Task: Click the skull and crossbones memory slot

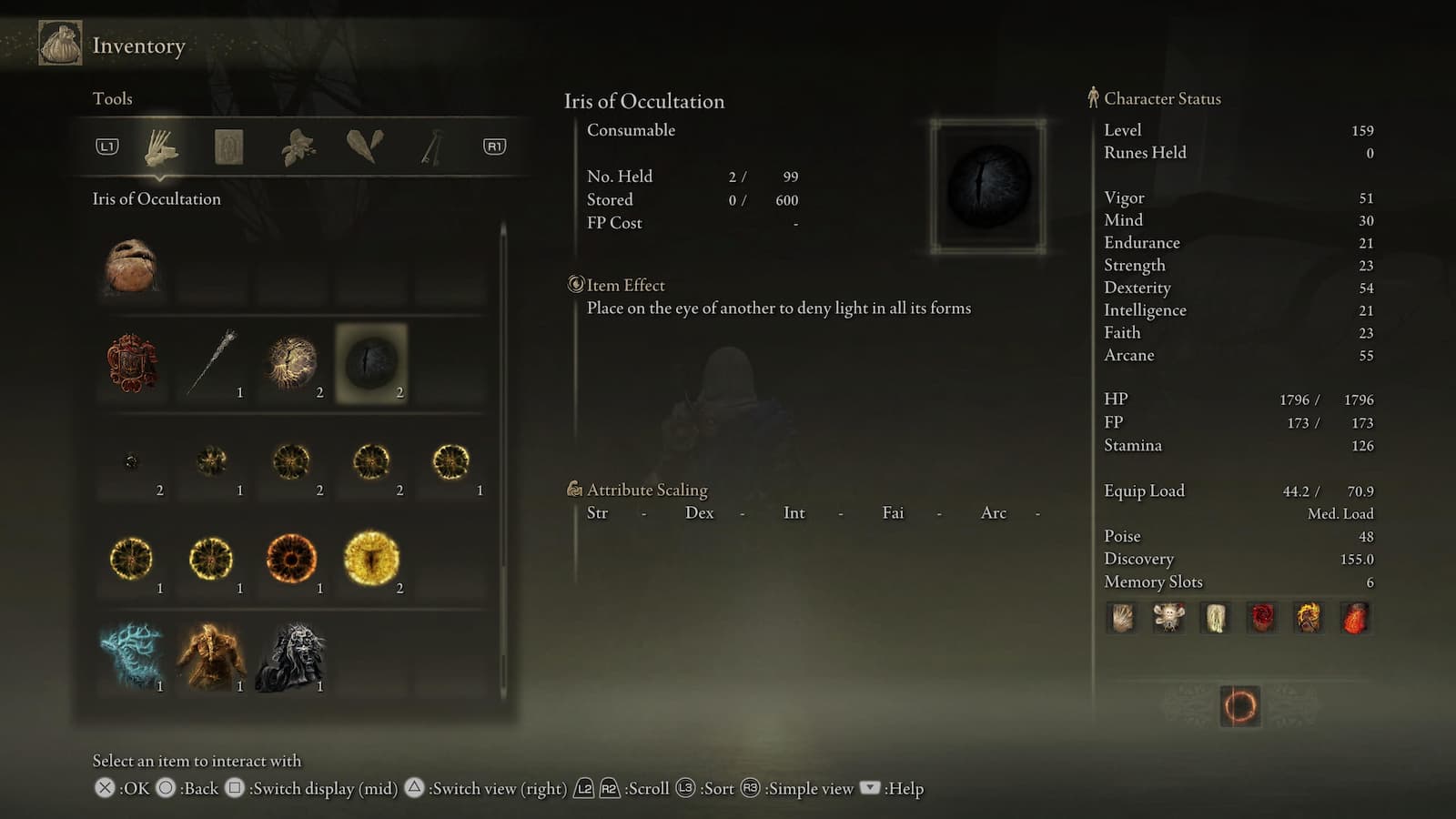Action: [1168, 618]
